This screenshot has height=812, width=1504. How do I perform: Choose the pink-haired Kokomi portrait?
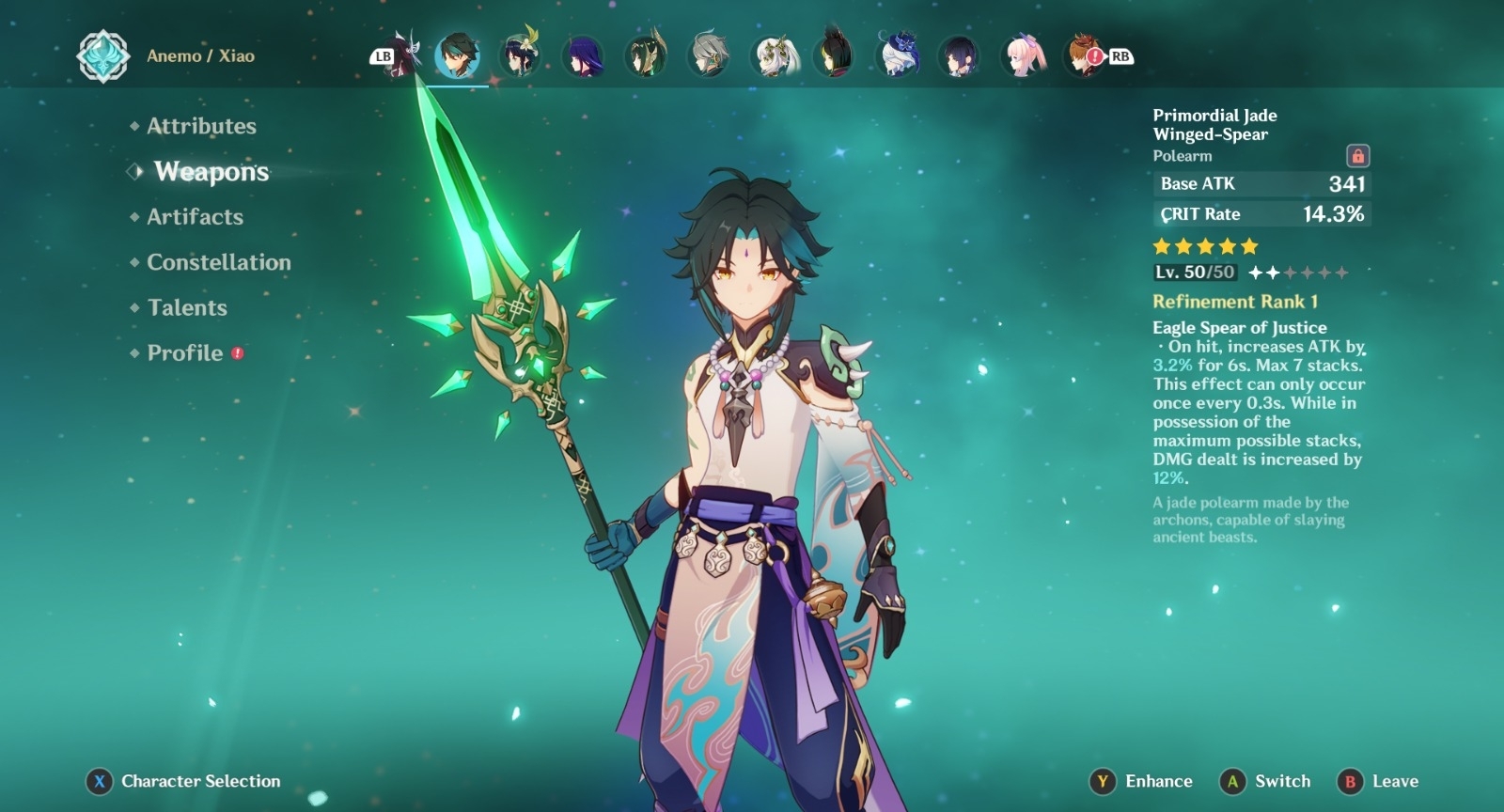1023,56
